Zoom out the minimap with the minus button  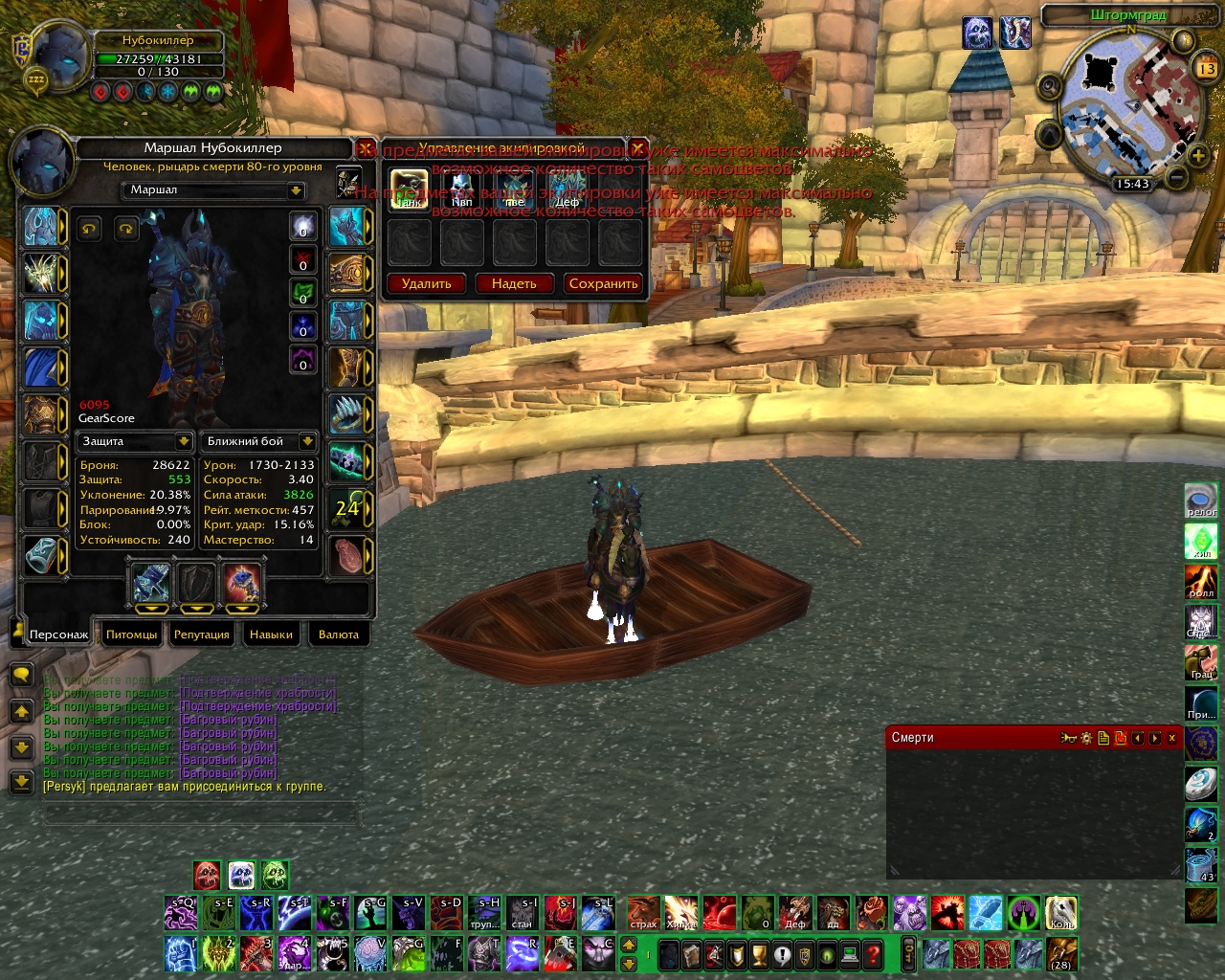(1178, 177)
